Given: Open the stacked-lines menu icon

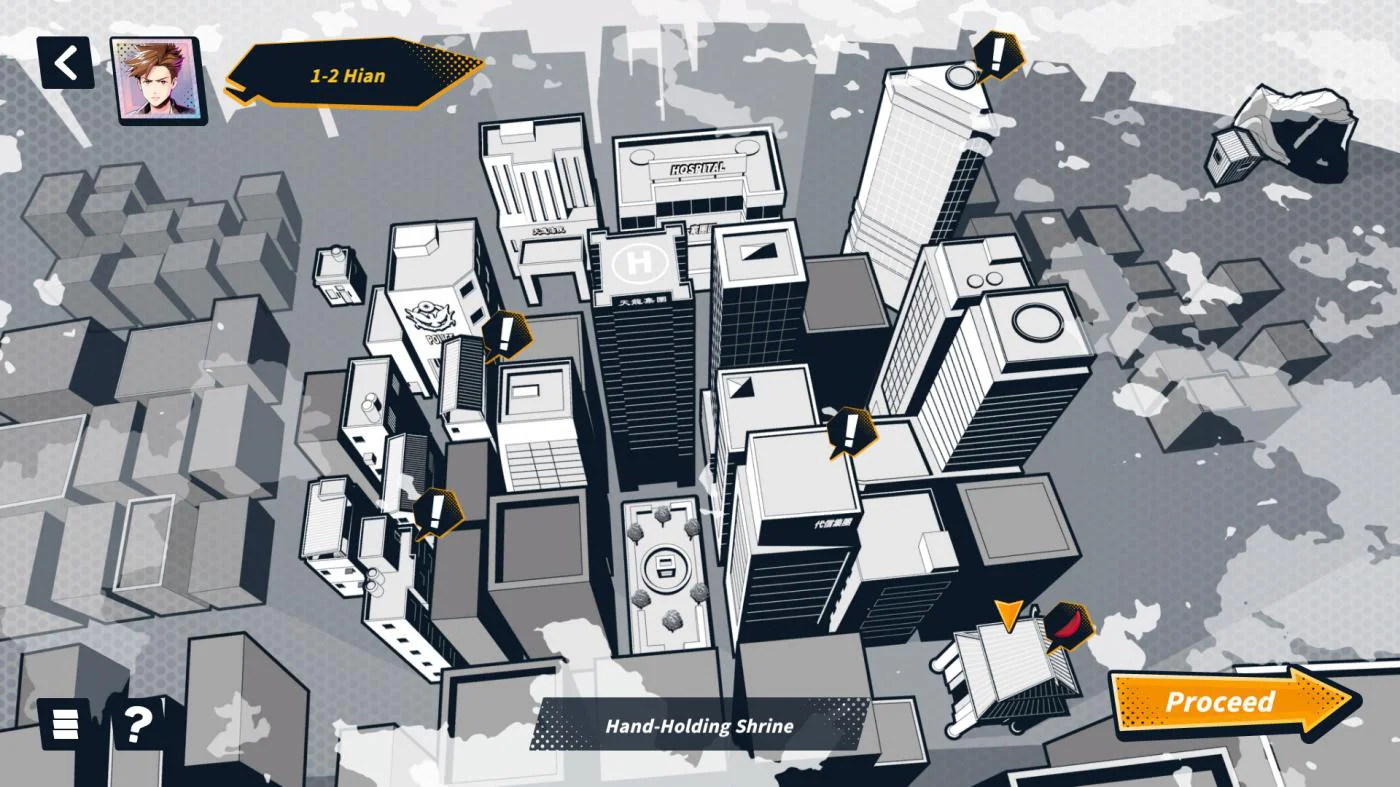Looking at the screenshot, I should (x=64, y=721).
